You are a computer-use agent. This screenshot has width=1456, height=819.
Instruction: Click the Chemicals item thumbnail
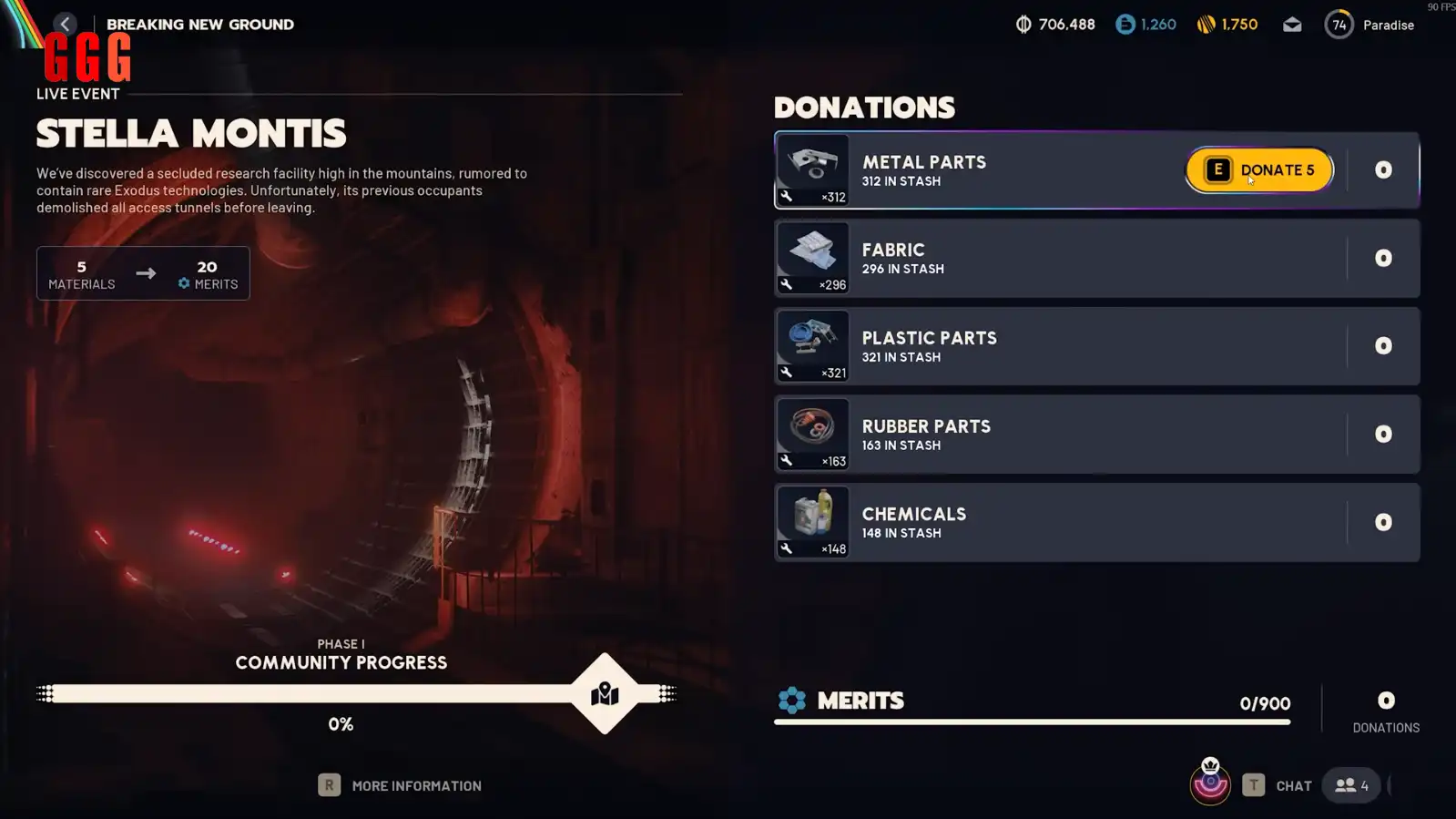pyautogui.click(x=812, y=522)
